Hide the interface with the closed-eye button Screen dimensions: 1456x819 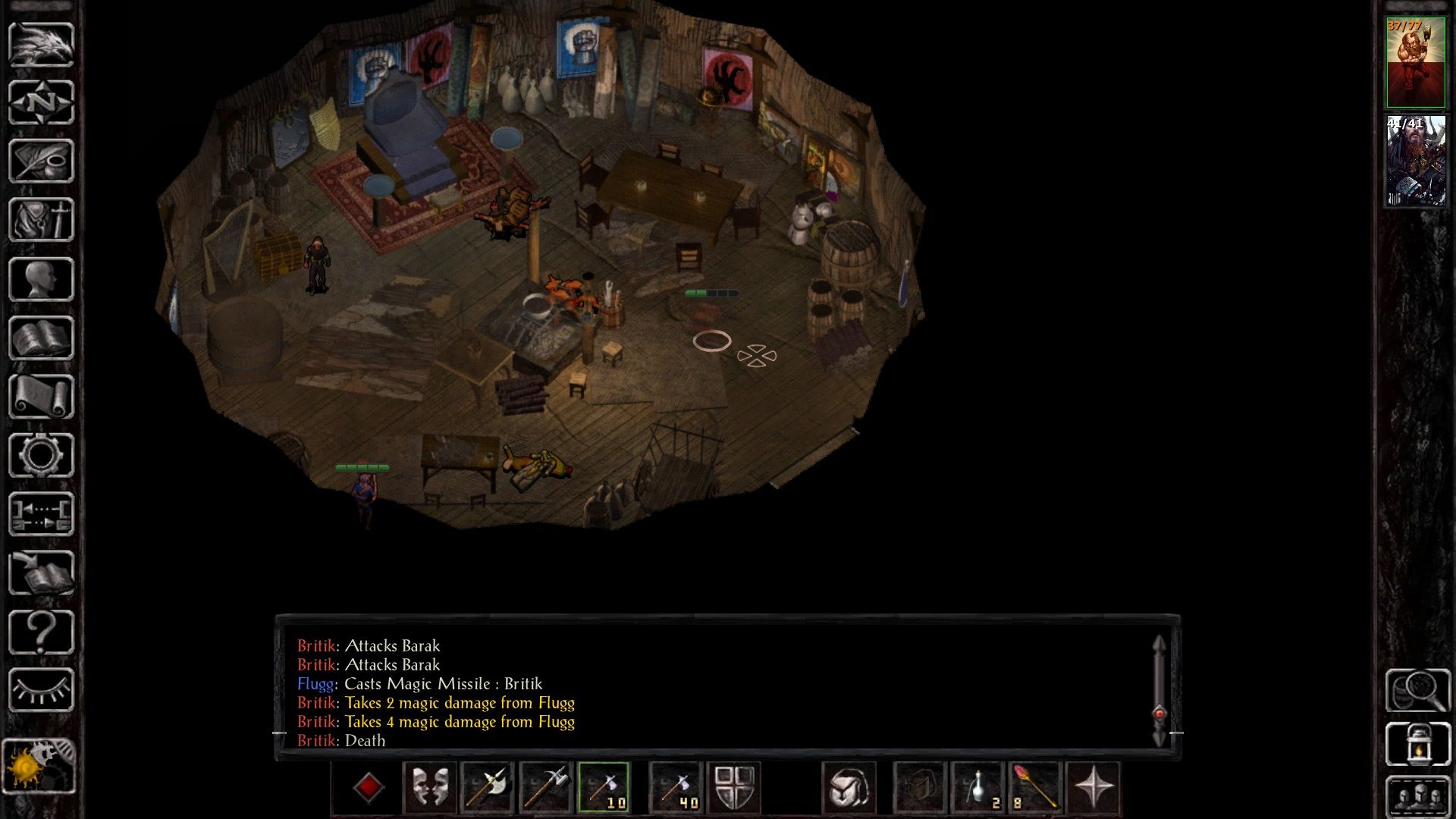pos(41,690)
